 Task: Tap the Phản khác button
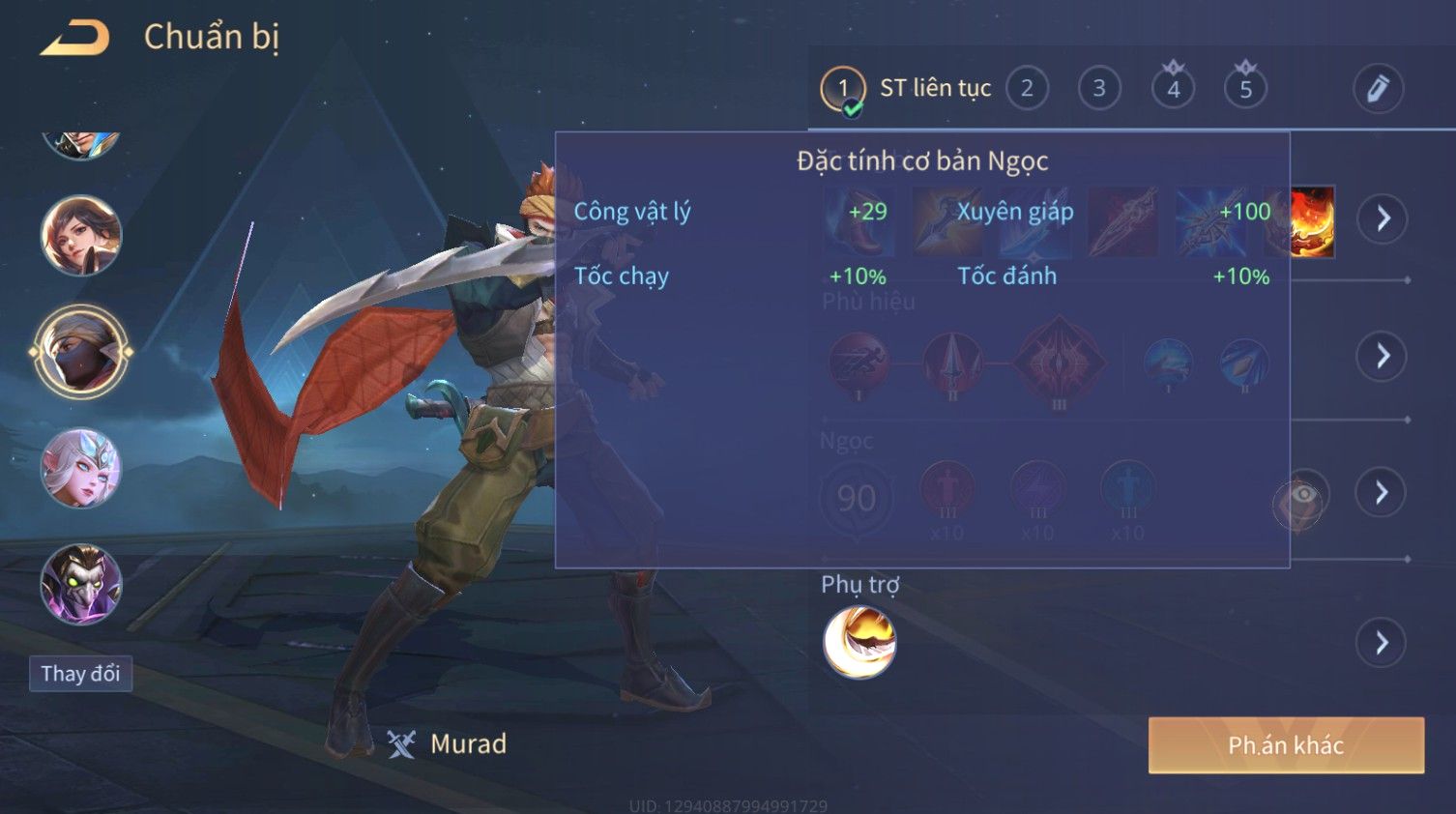click(1285, 745)
